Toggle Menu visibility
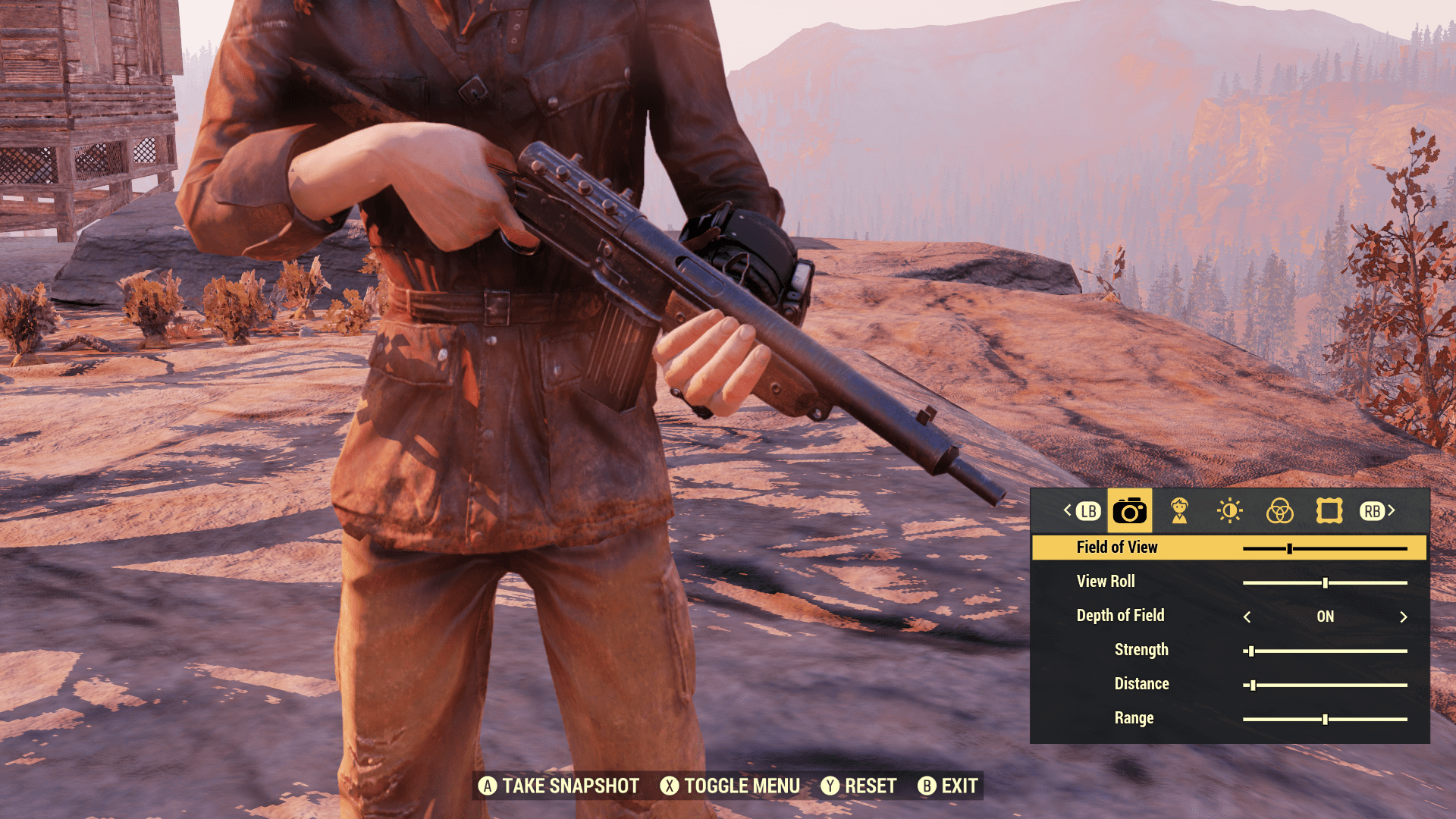 pos(730,786)
